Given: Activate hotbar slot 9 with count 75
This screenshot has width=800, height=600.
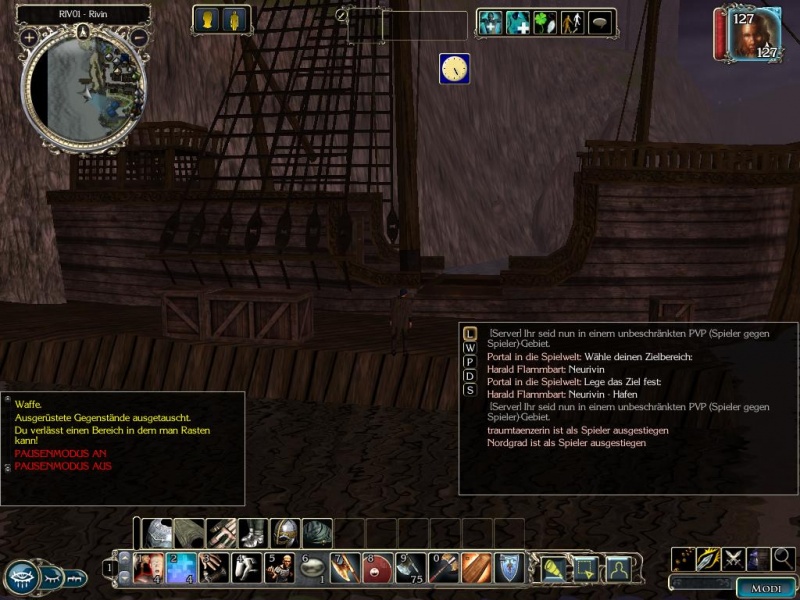Looking at the screenshot, I should pyautogui.click(x=410, y=567).
